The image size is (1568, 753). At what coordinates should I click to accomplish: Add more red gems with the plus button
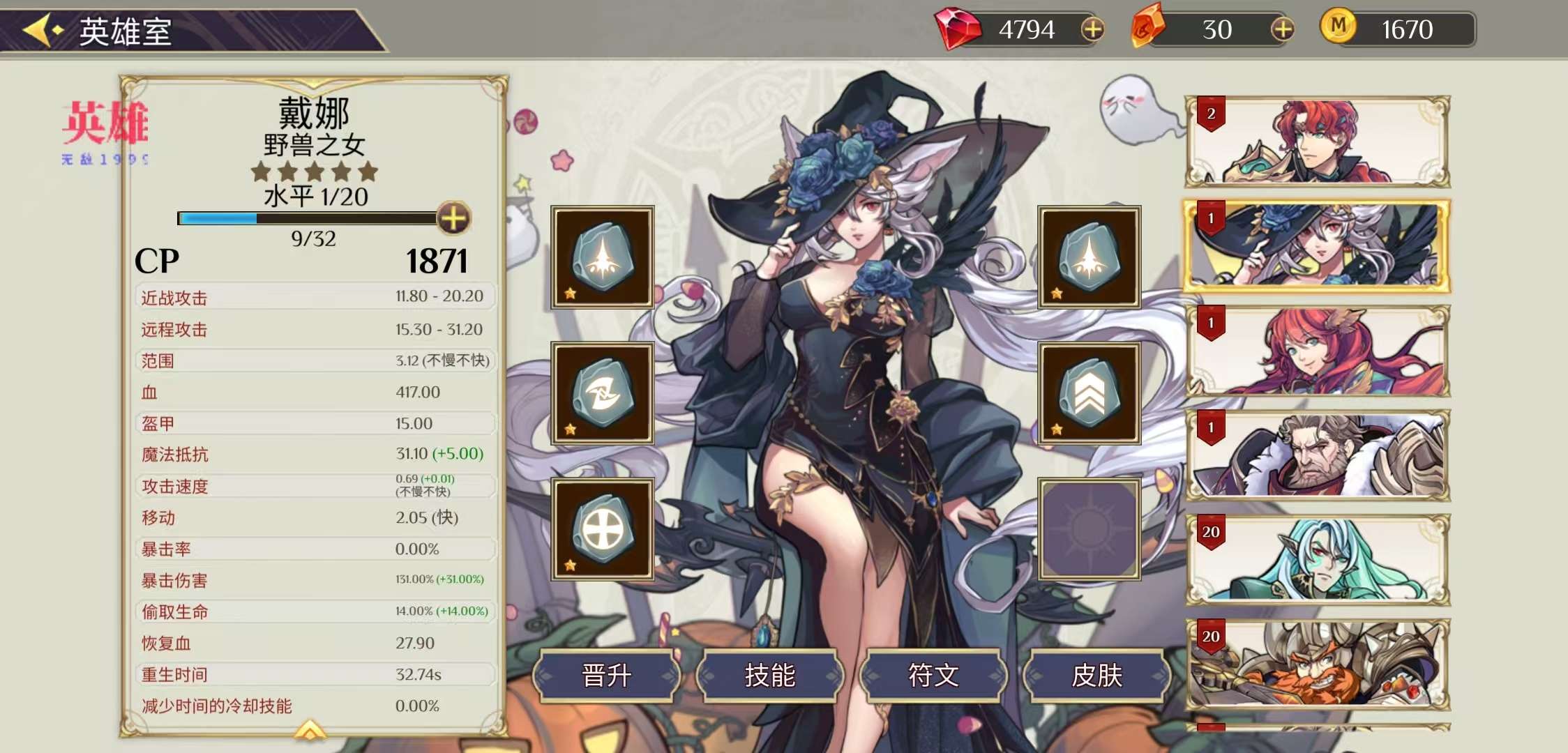(x=1092, y=29)
